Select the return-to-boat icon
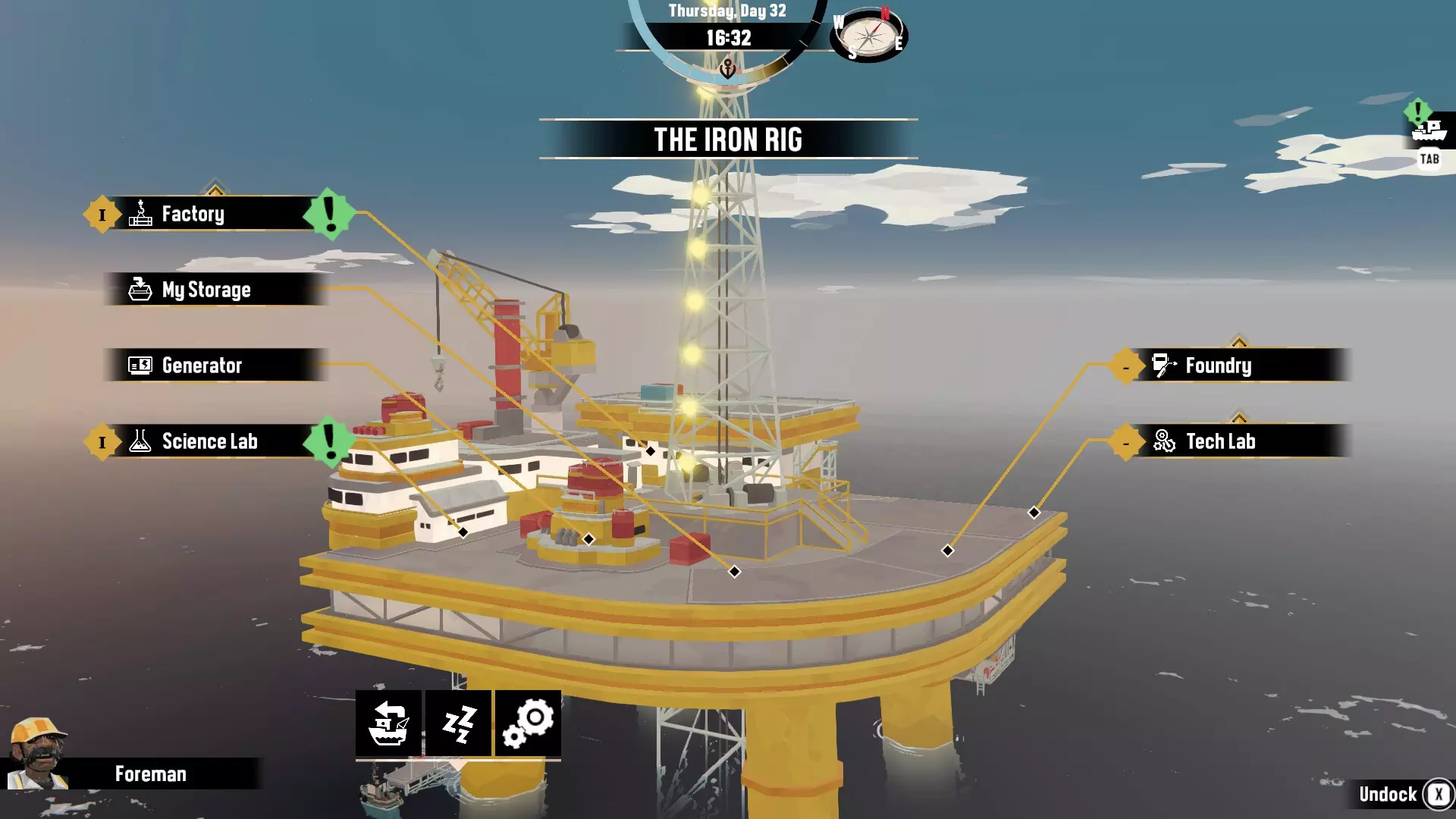 click(x=388, y=723)
